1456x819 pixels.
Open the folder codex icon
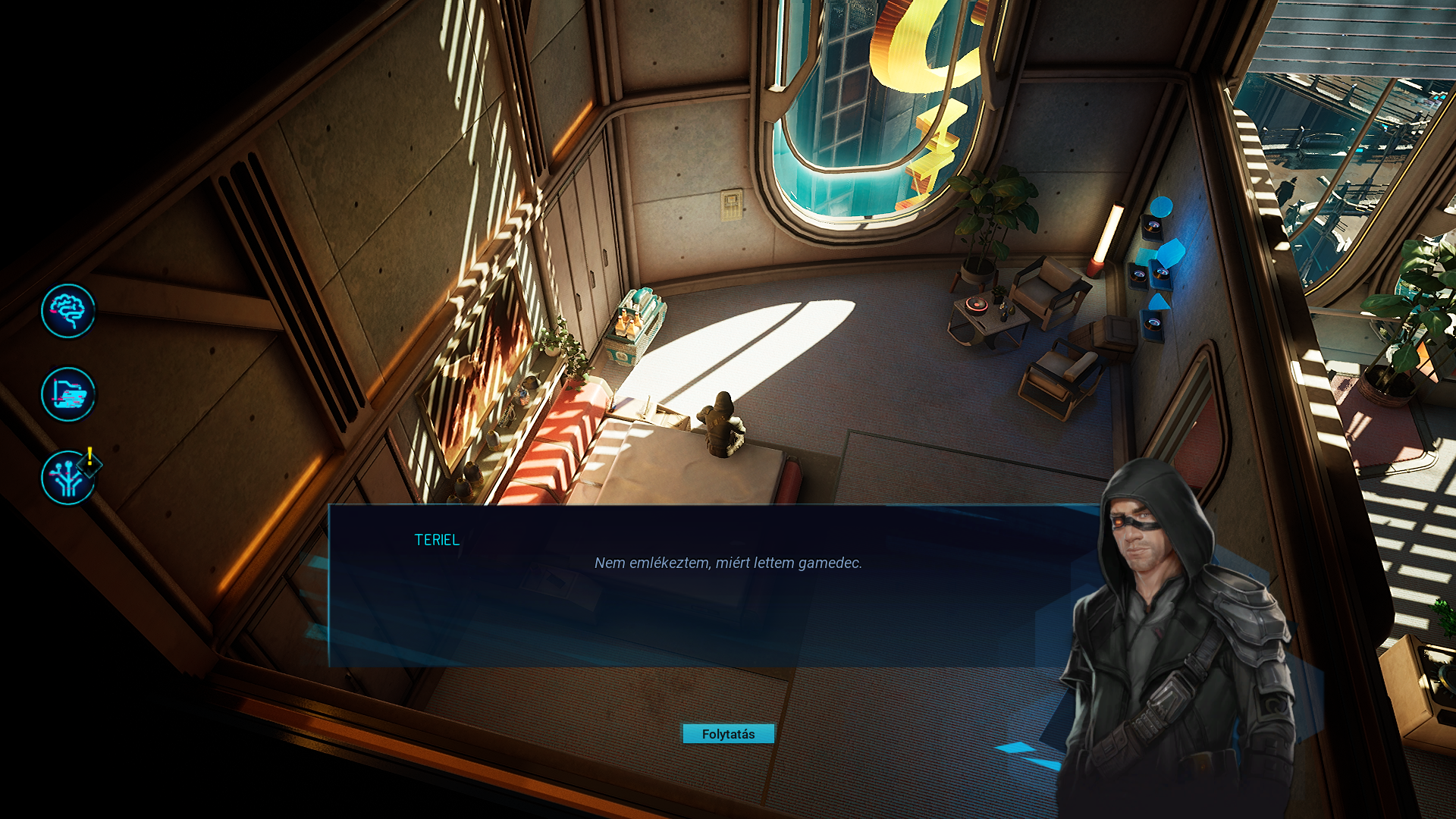point(68,394)
